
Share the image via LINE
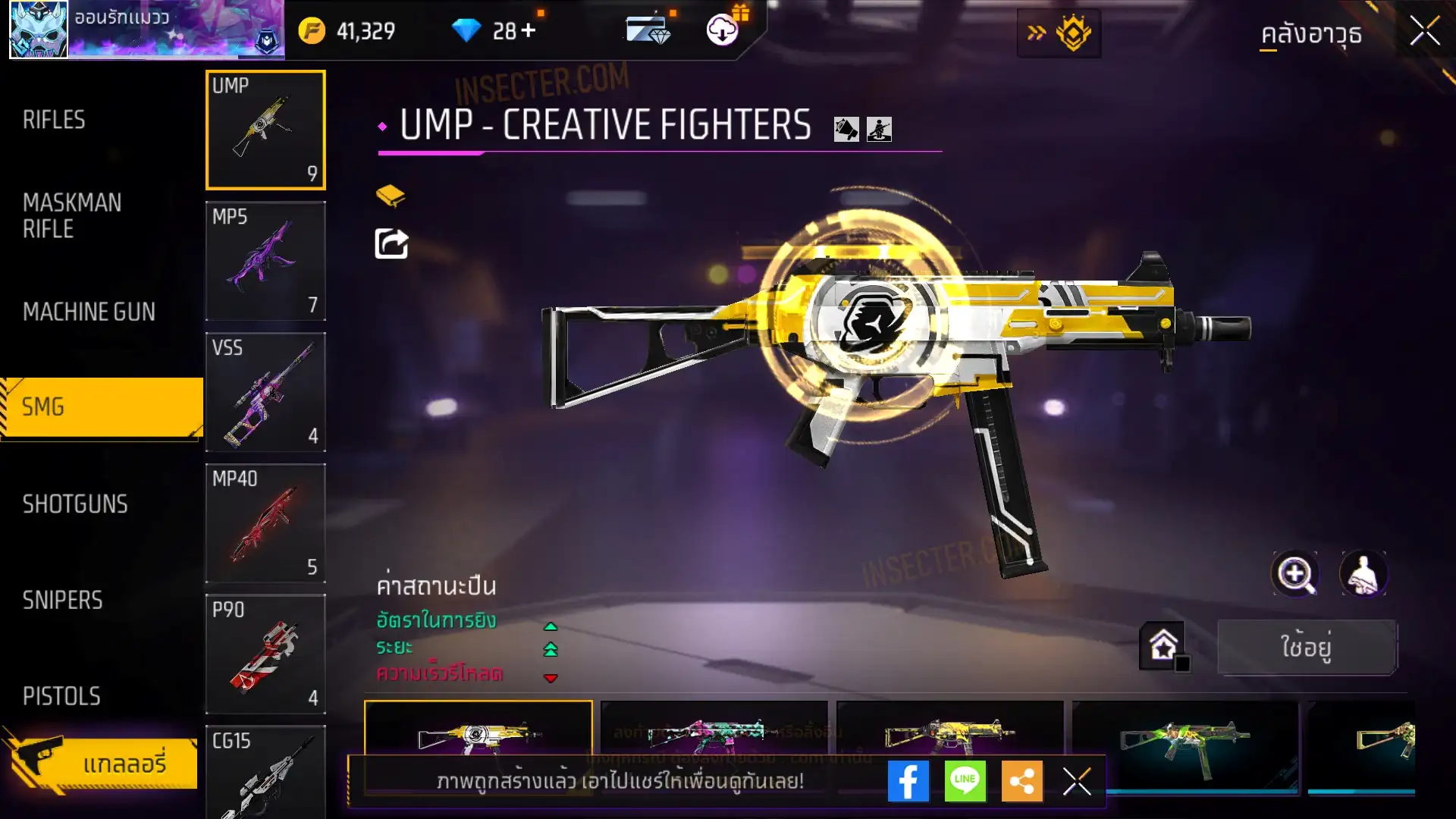pyautogui.click(x=965, y=781)
